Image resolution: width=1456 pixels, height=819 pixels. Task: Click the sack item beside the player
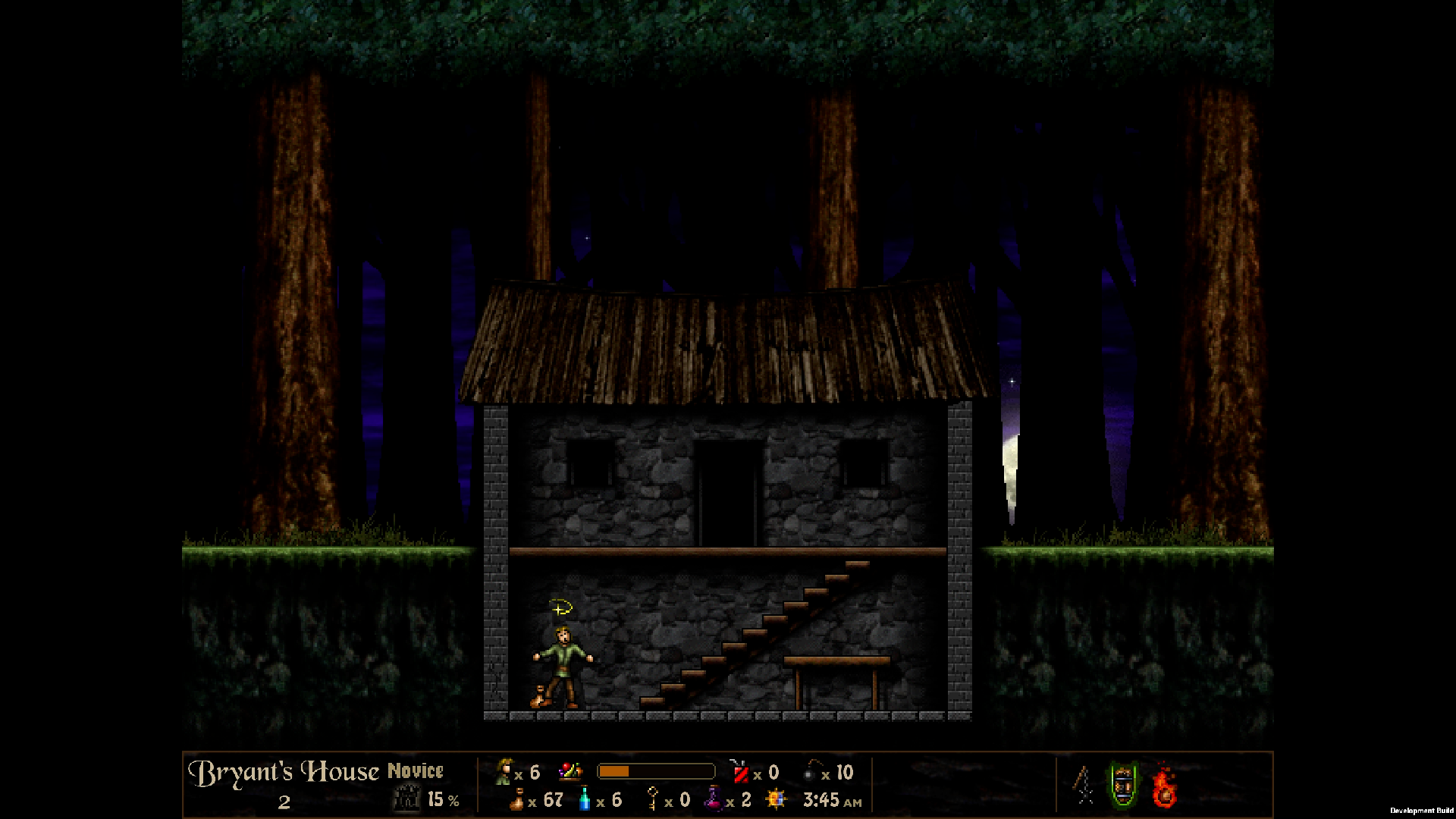click(537, 698)
